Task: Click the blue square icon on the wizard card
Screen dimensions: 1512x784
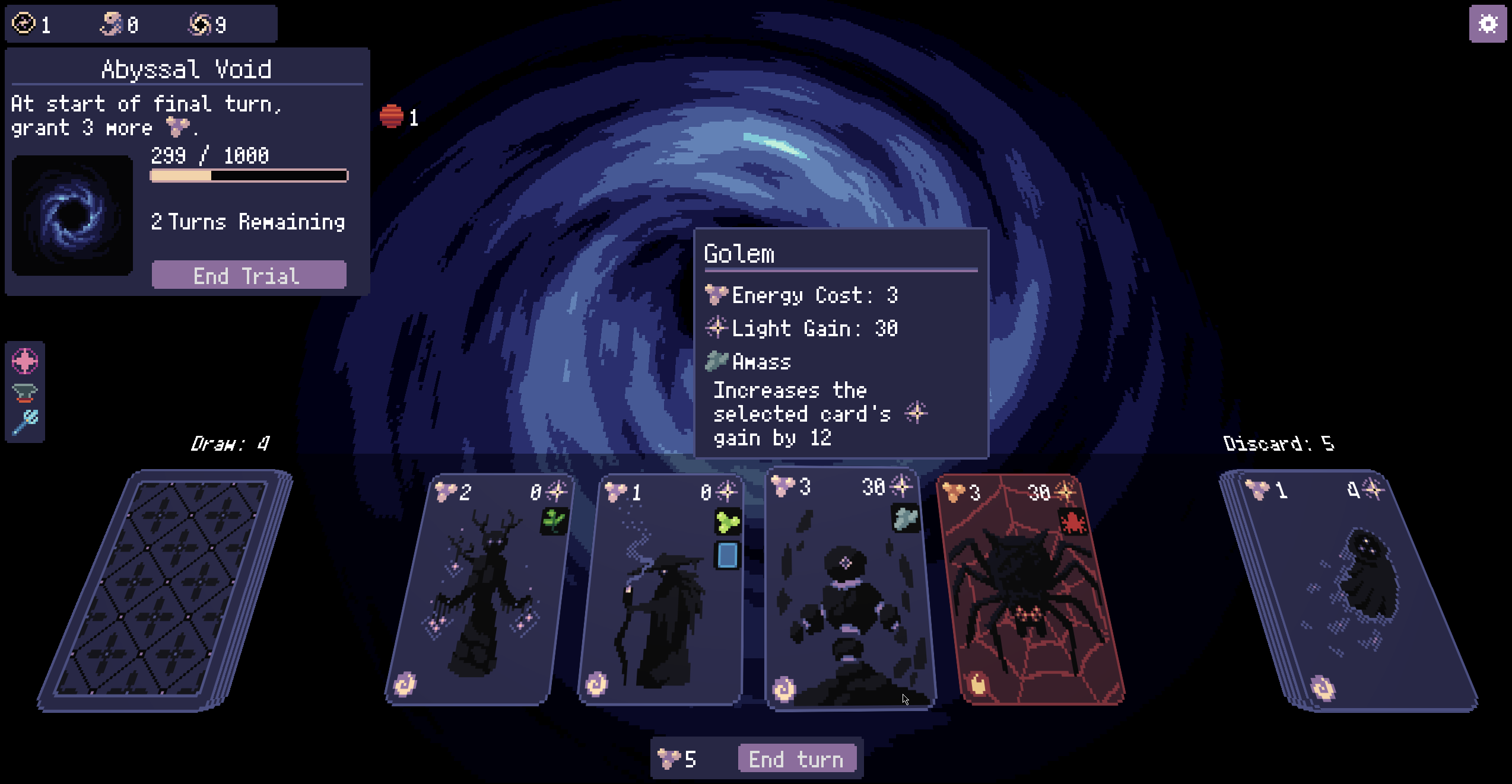Action: point(729,556)
